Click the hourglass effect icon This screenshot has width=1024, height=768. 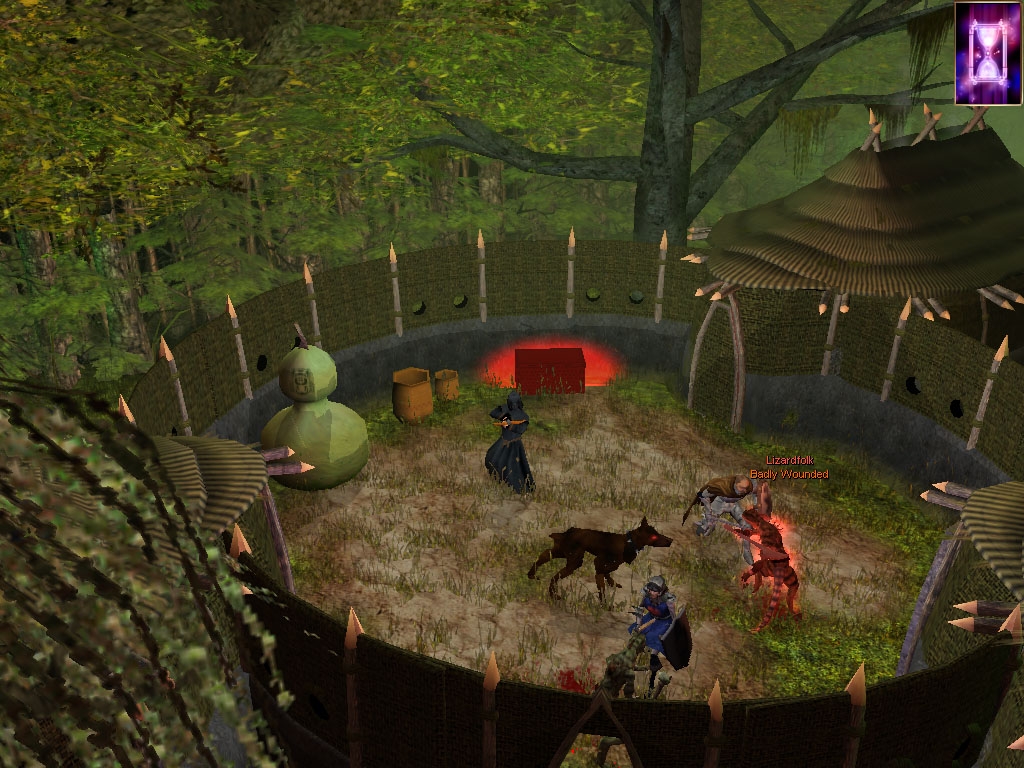pyautogui.click(x=988, y=53)
